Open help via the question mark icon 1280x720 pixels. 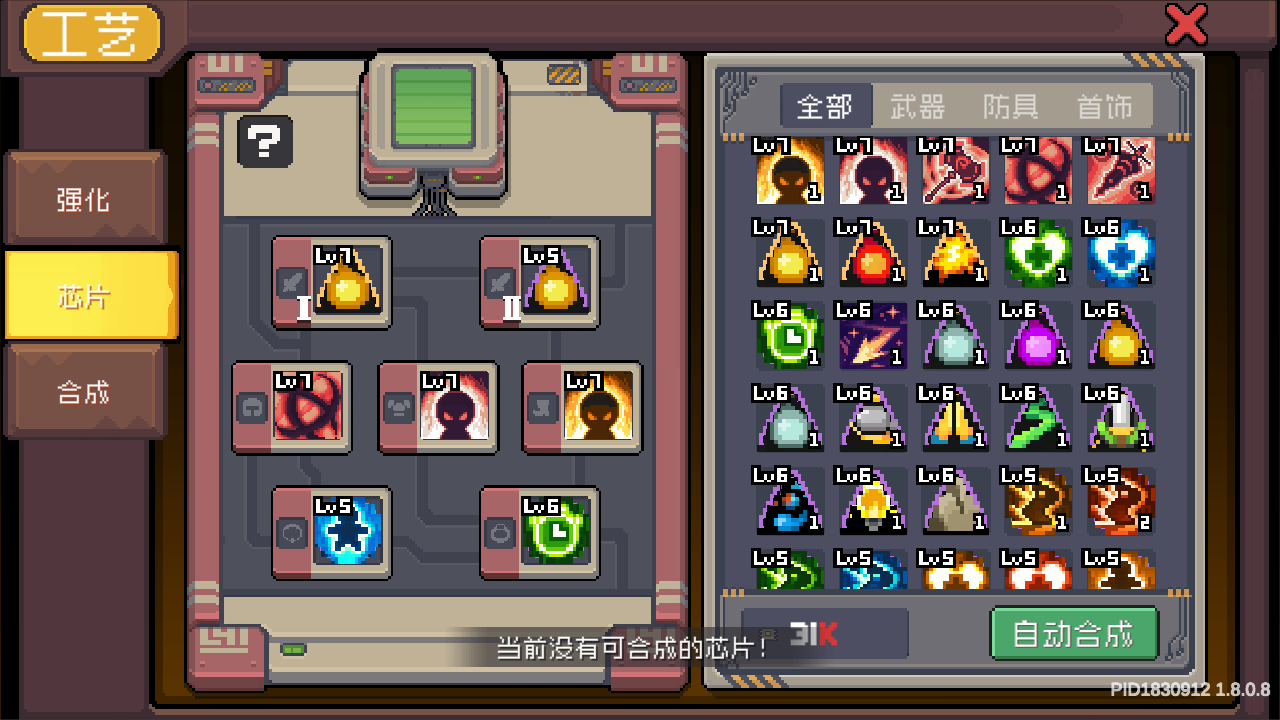point(265,142)
